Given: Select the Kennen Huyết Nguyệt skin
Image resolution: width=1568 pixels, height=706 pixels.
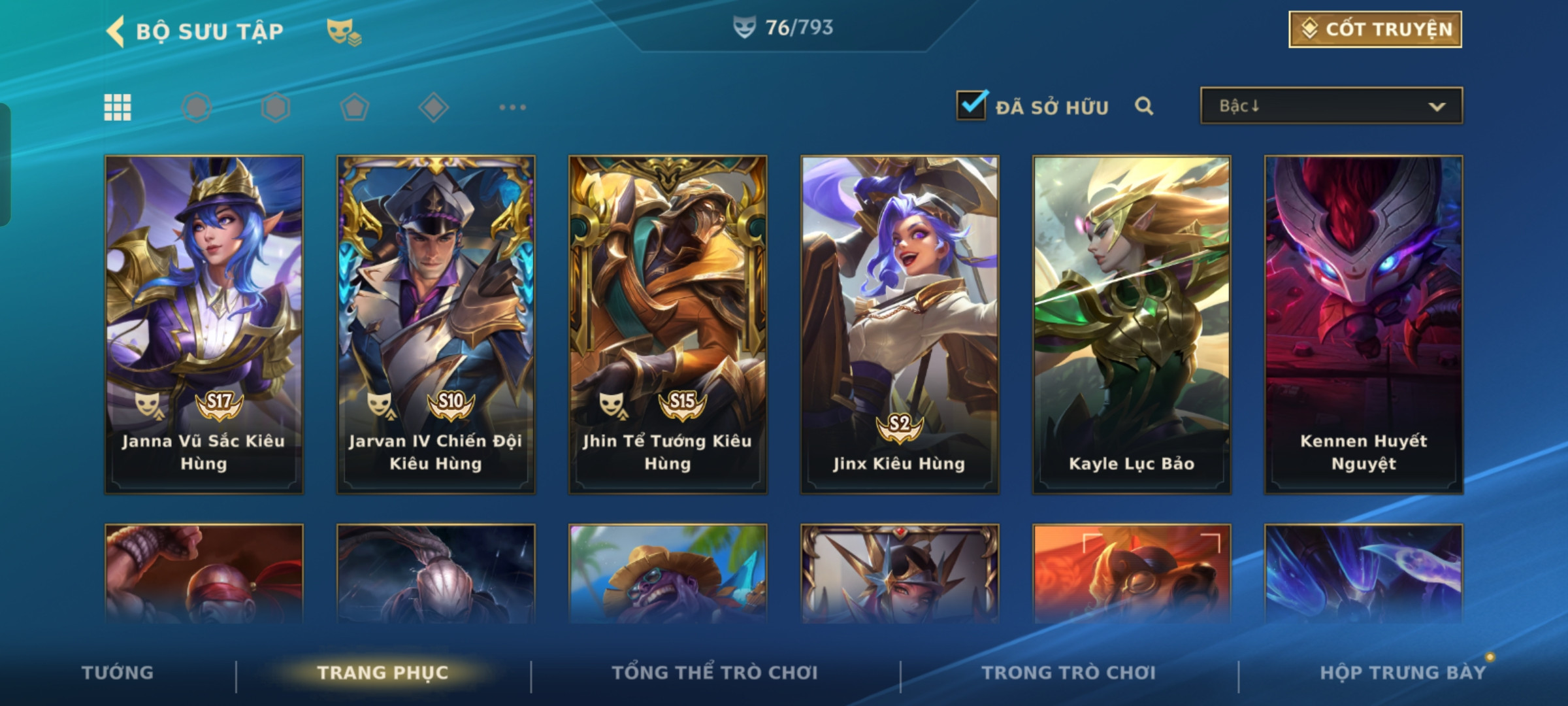Looking at the screenshot, I should [x=1364, y=324].
